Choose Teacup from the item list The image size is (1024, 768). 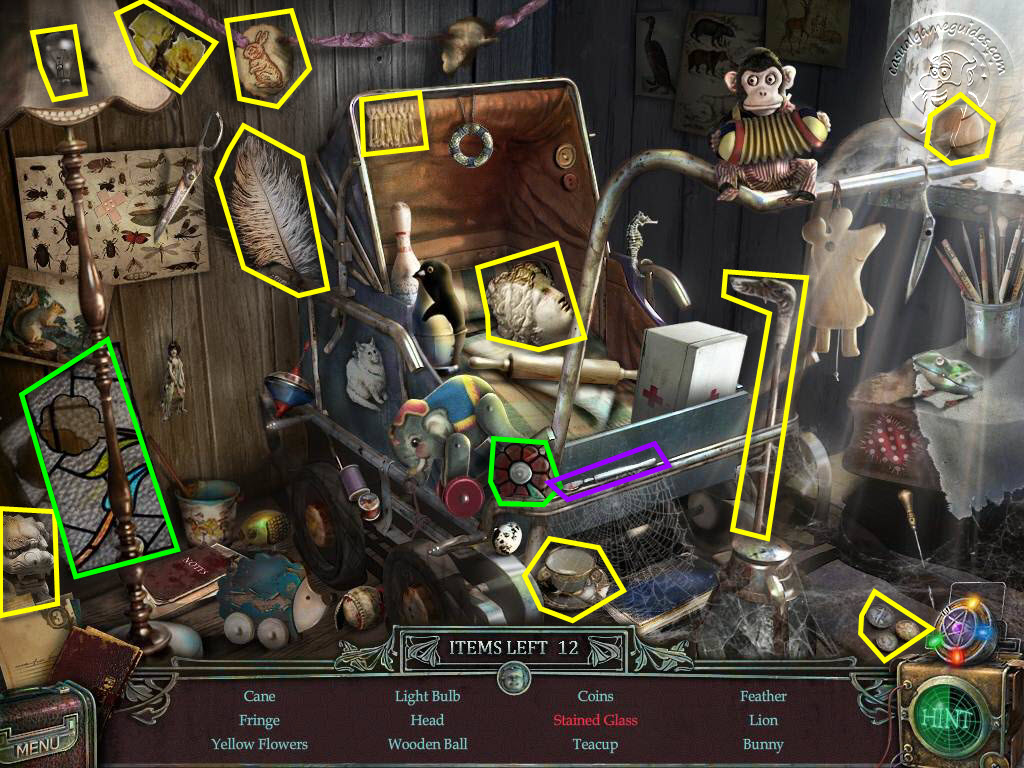coord(595,744)
